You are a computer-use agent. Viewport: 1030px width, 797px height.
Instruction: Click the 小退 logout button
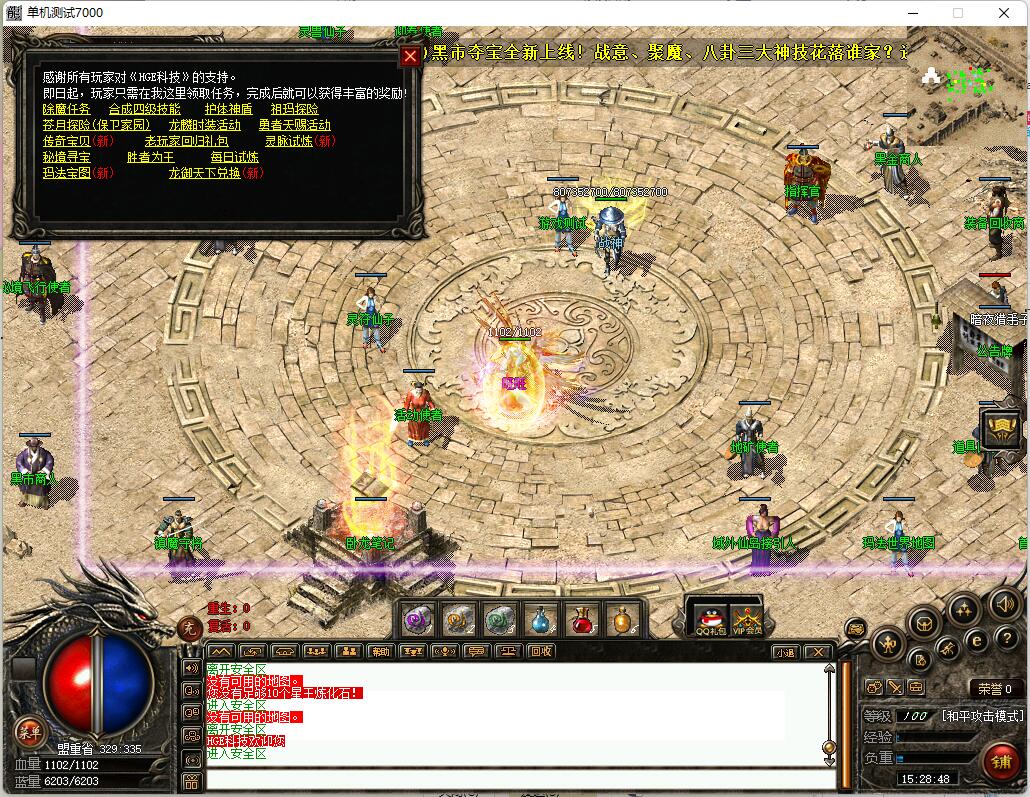tap(785, 652)
